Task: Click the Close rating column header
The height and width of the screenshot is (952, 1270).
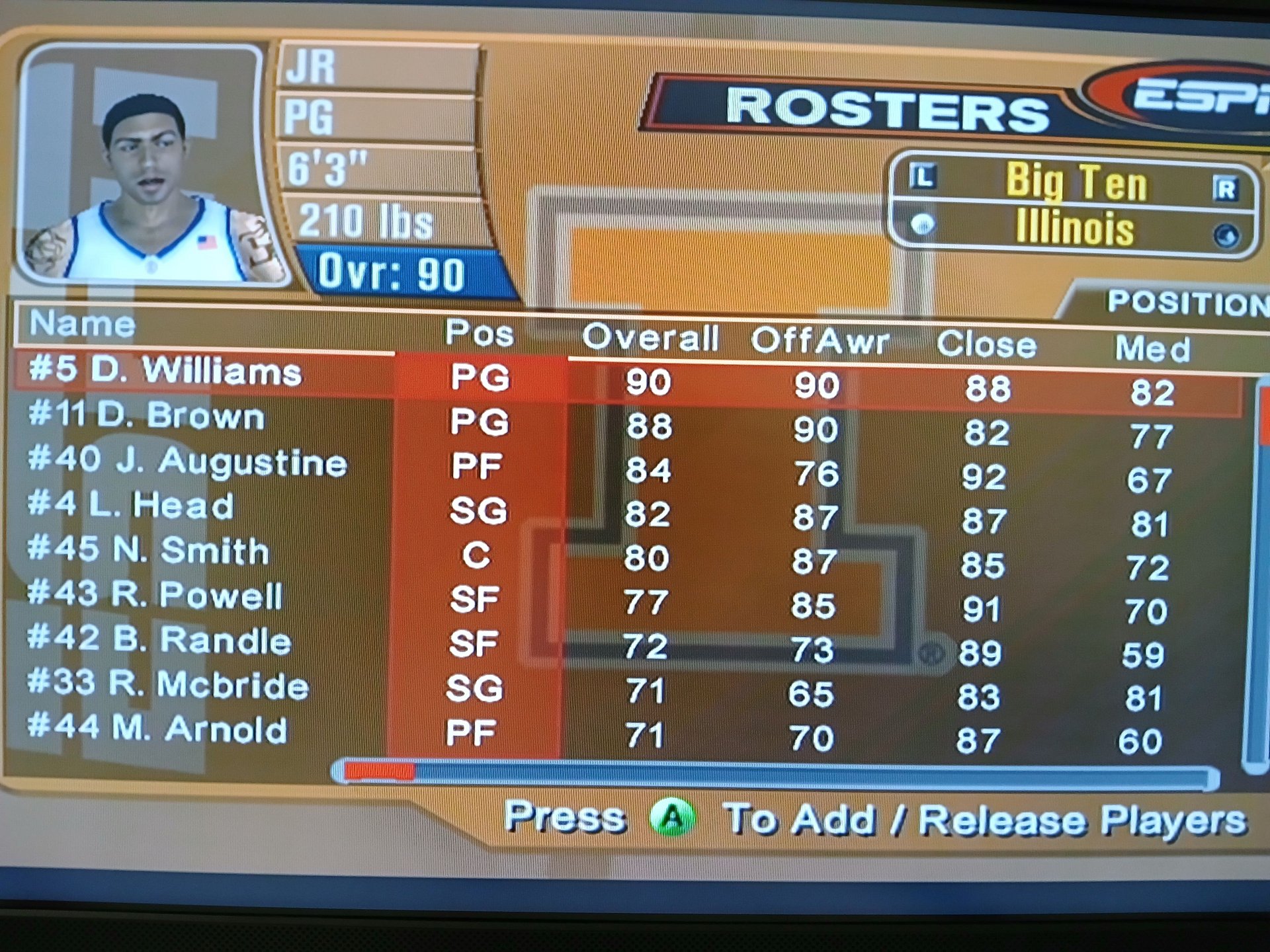Action: click(986, 345)
